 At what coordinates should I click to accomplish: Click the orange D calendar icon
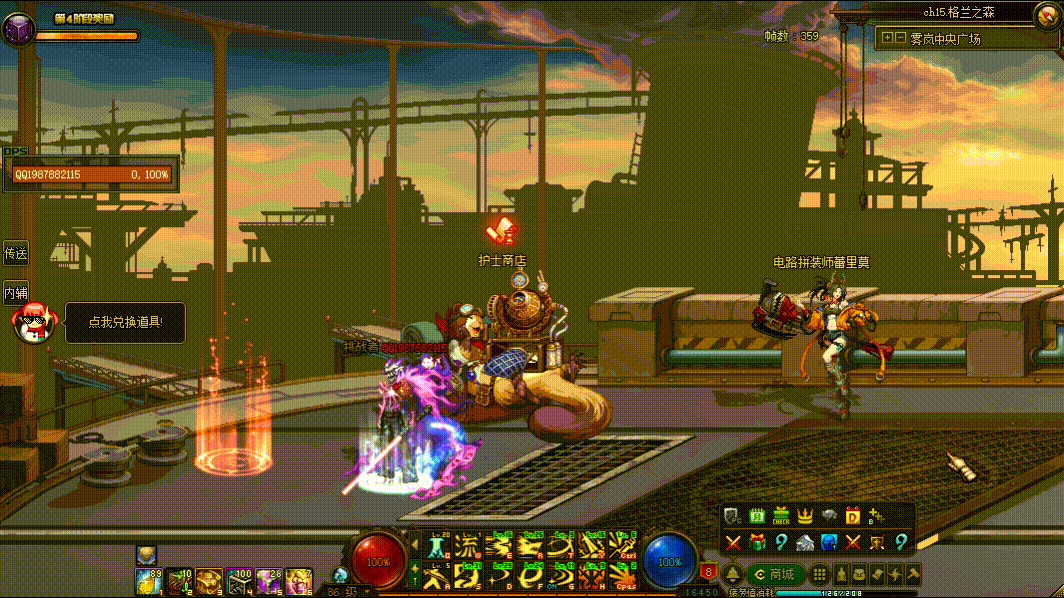click(853, 516)
